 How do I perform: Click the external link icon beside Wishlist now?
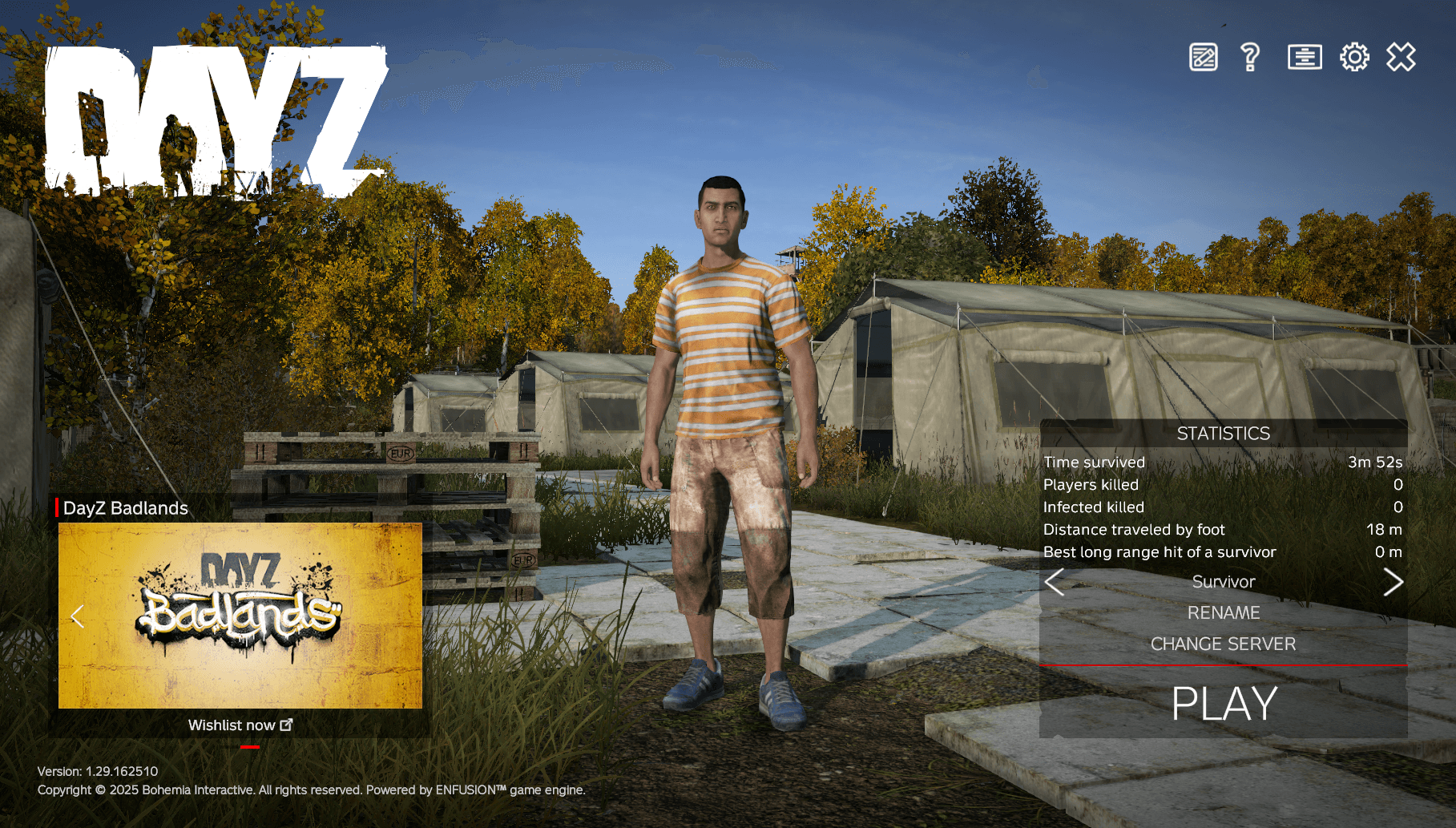[286, 724]
